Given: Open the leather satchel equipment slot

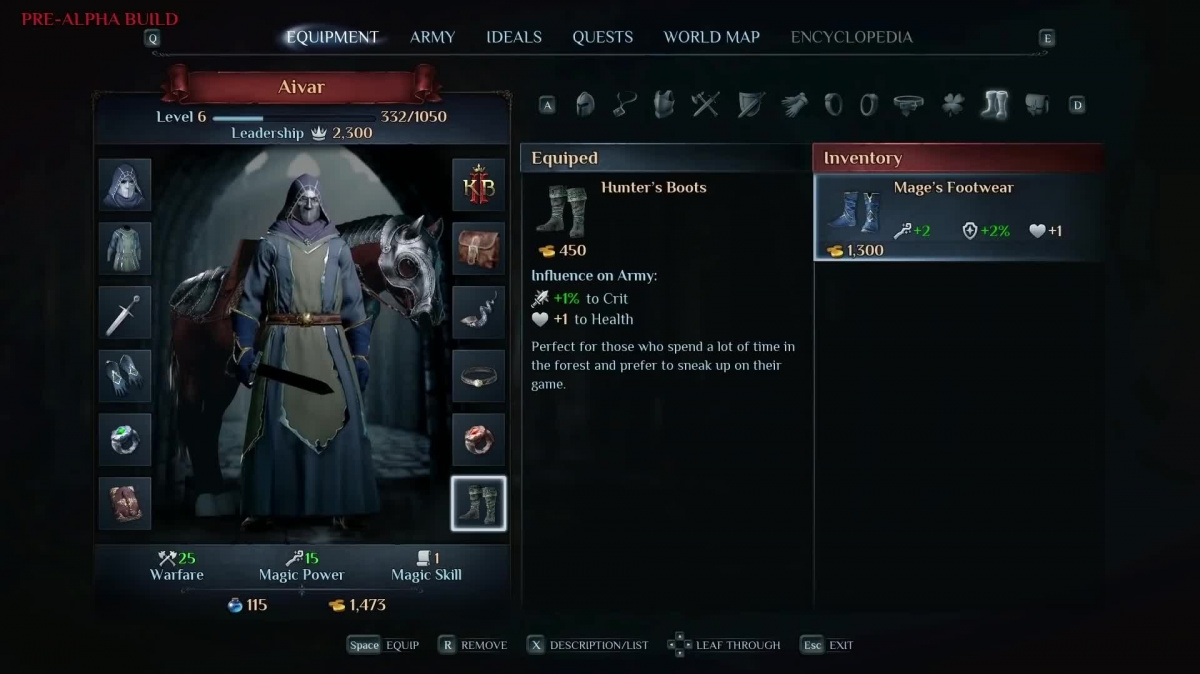Looking at the screenshot, I should 479,248.
